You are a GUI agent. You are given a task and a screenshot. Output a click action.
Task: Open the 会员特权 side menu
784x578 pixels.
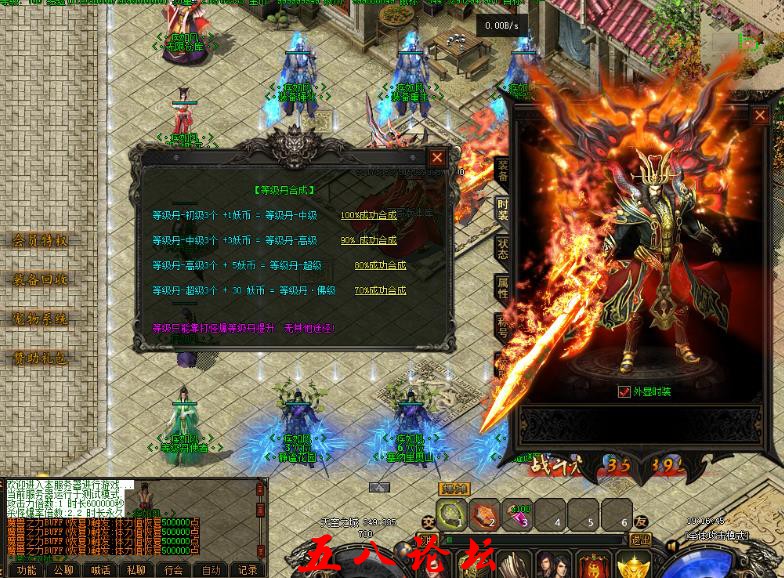pyautogui.click(x=40, y=240)
